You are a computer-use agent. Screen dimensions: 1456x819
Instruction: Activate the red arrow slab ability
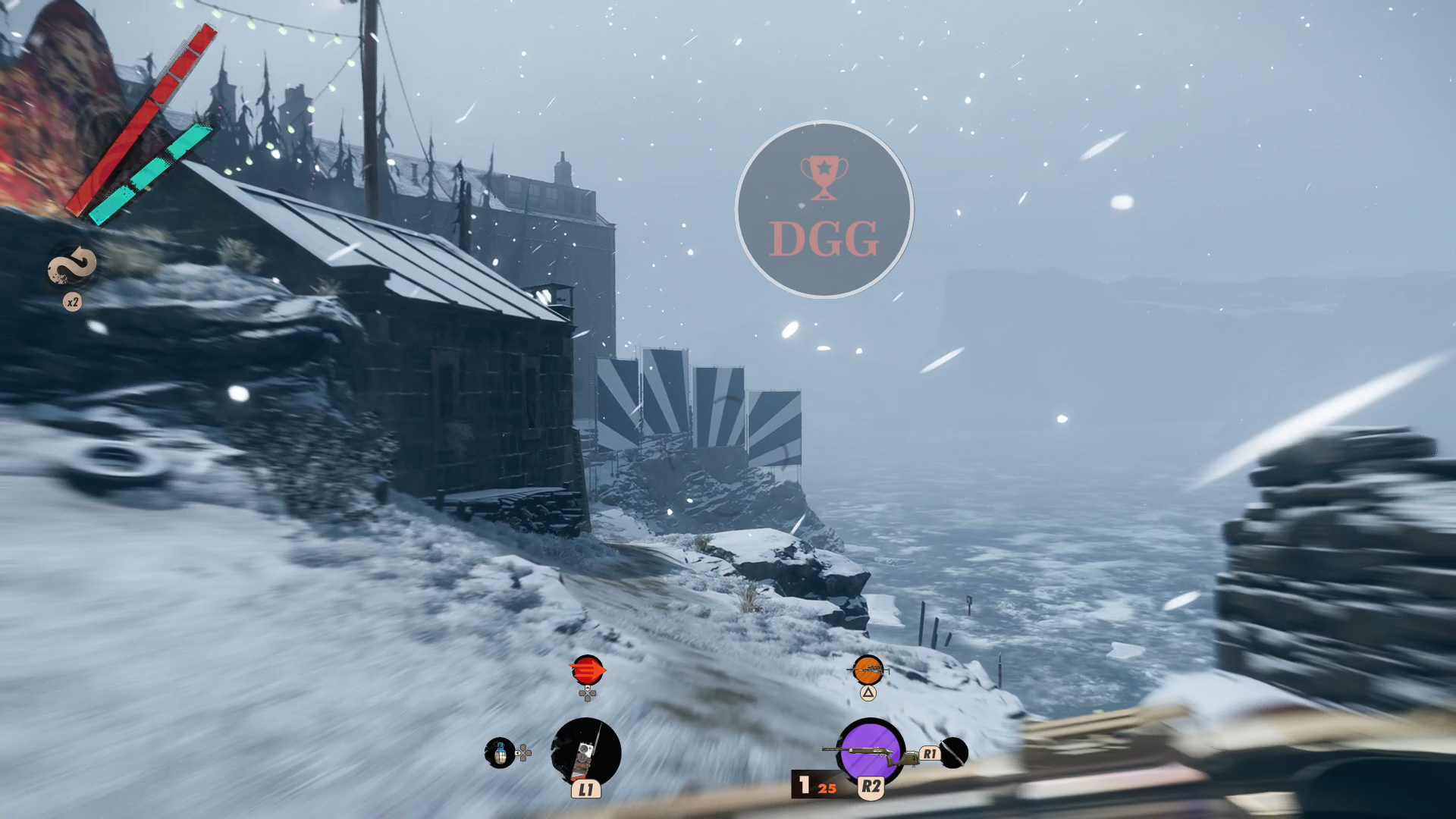[x=586, y=670]
